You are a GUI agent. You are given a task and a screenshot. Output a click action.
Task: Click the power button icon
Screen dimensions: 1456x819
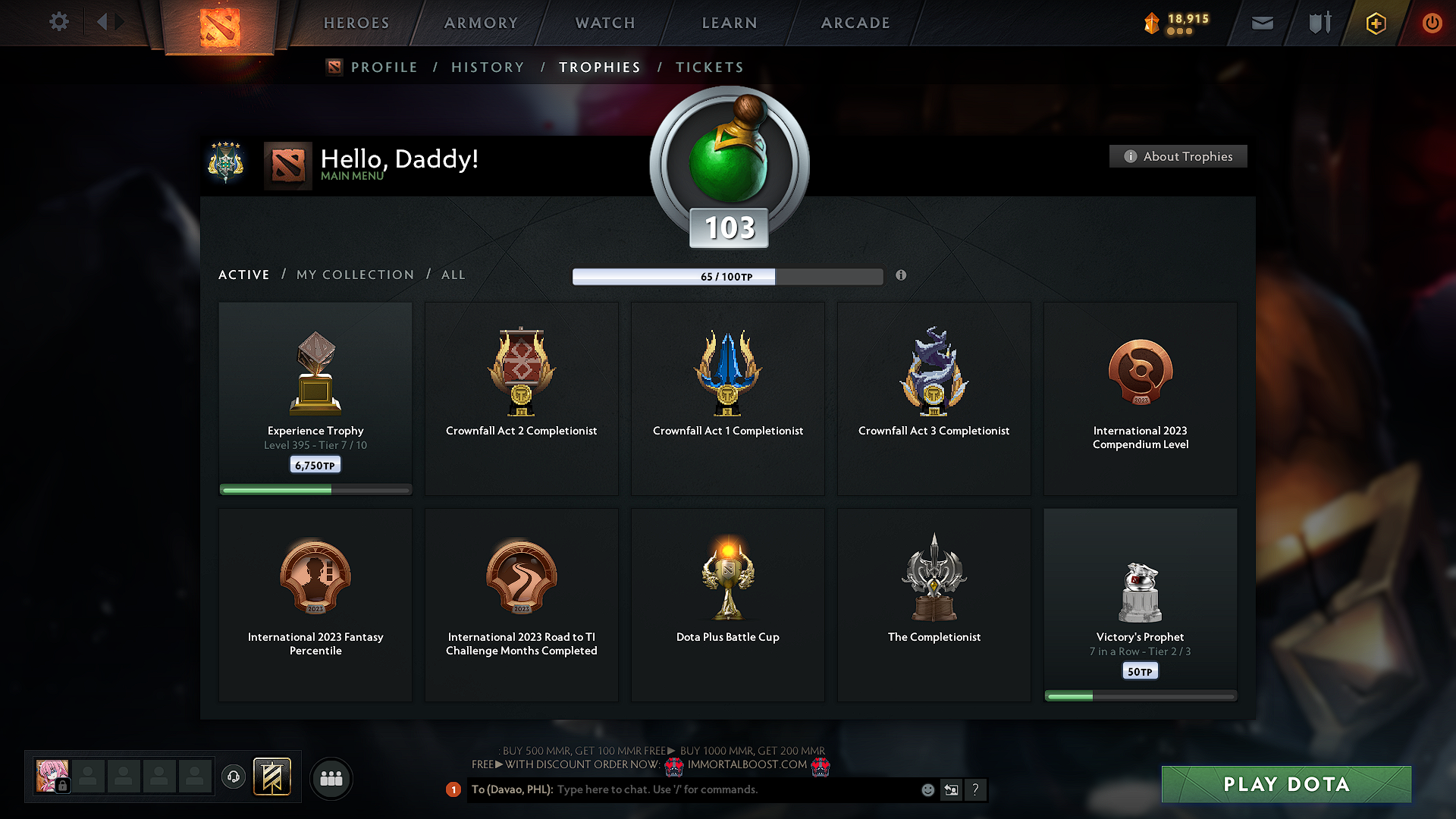(1432, 23)
